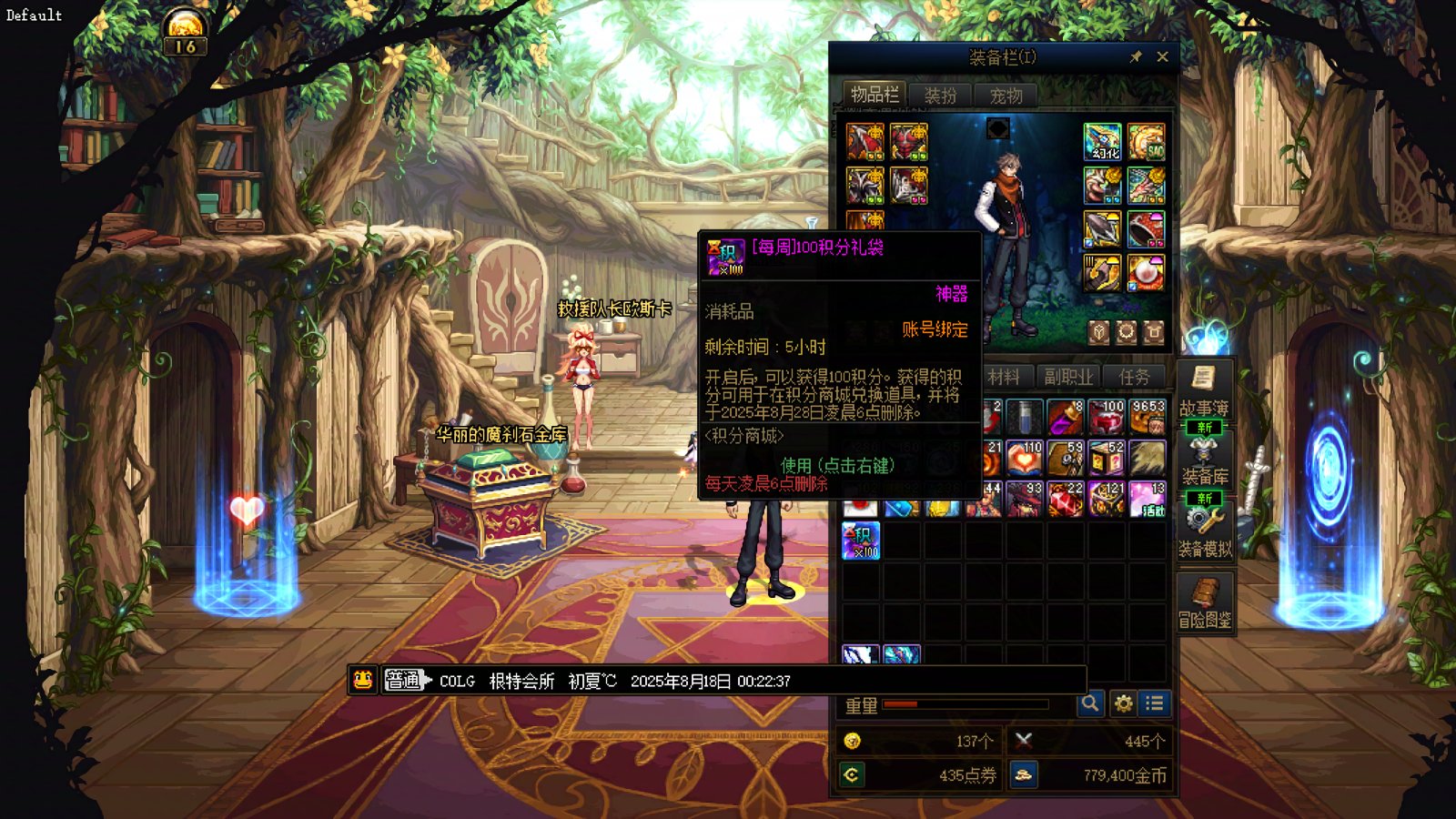
Task: Select the pearl orb equipment slot
Action: coord(1146,272)
